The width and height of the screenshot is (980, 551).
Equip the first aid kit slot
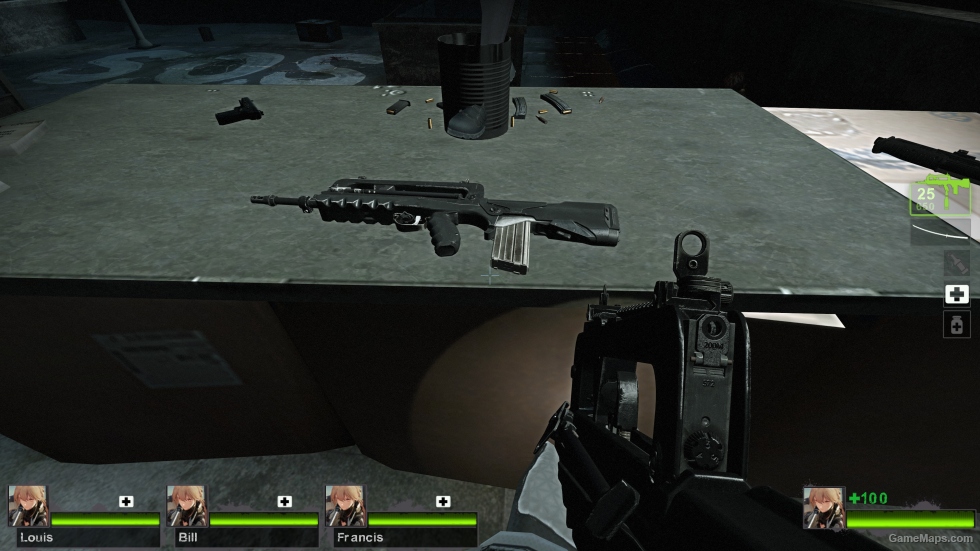[x=956, y=294]
